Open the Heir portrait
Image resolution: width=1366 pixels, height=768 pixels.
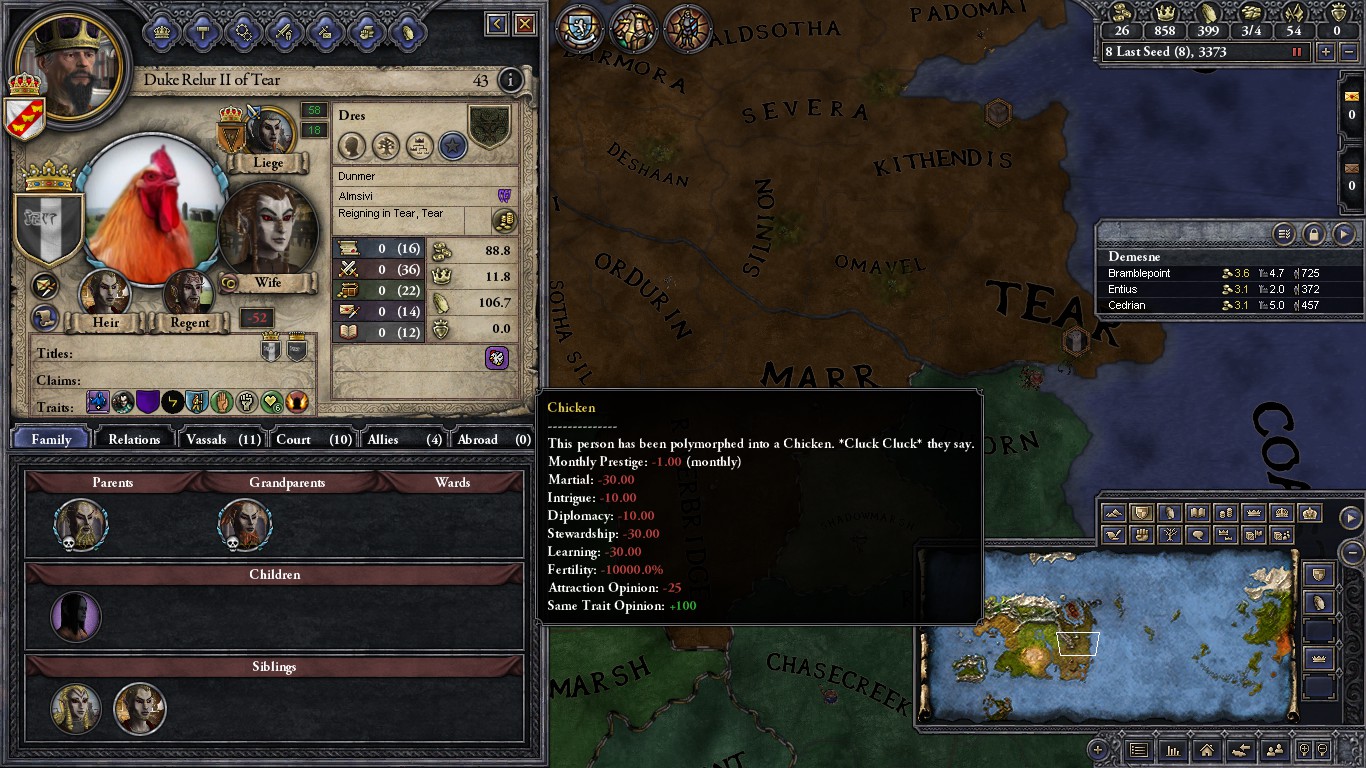105,293
